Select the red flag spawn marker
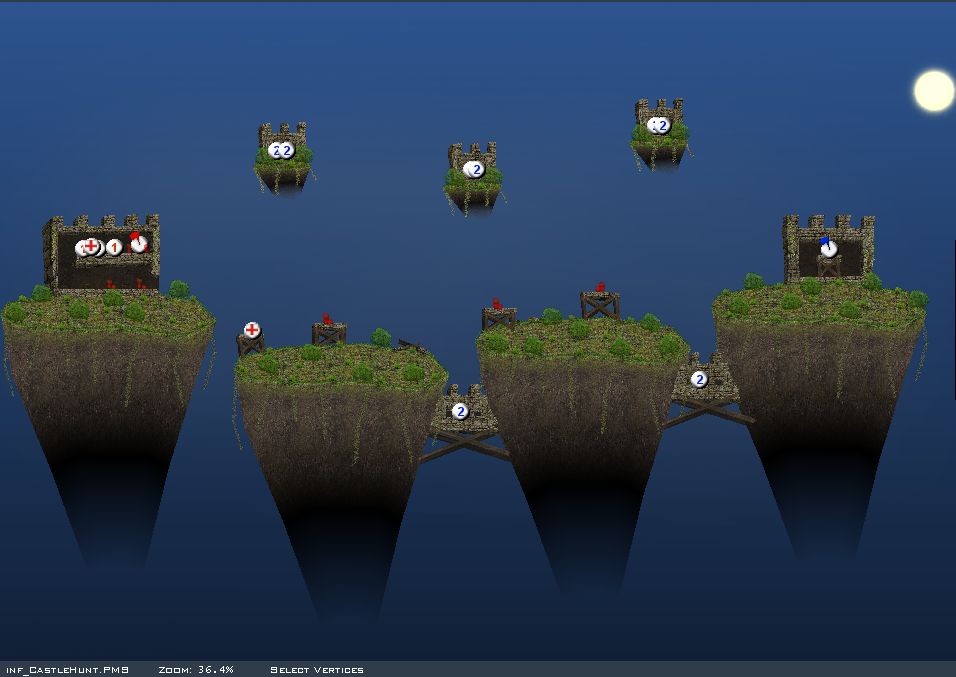The image size is (956, 677). (138, 243)
